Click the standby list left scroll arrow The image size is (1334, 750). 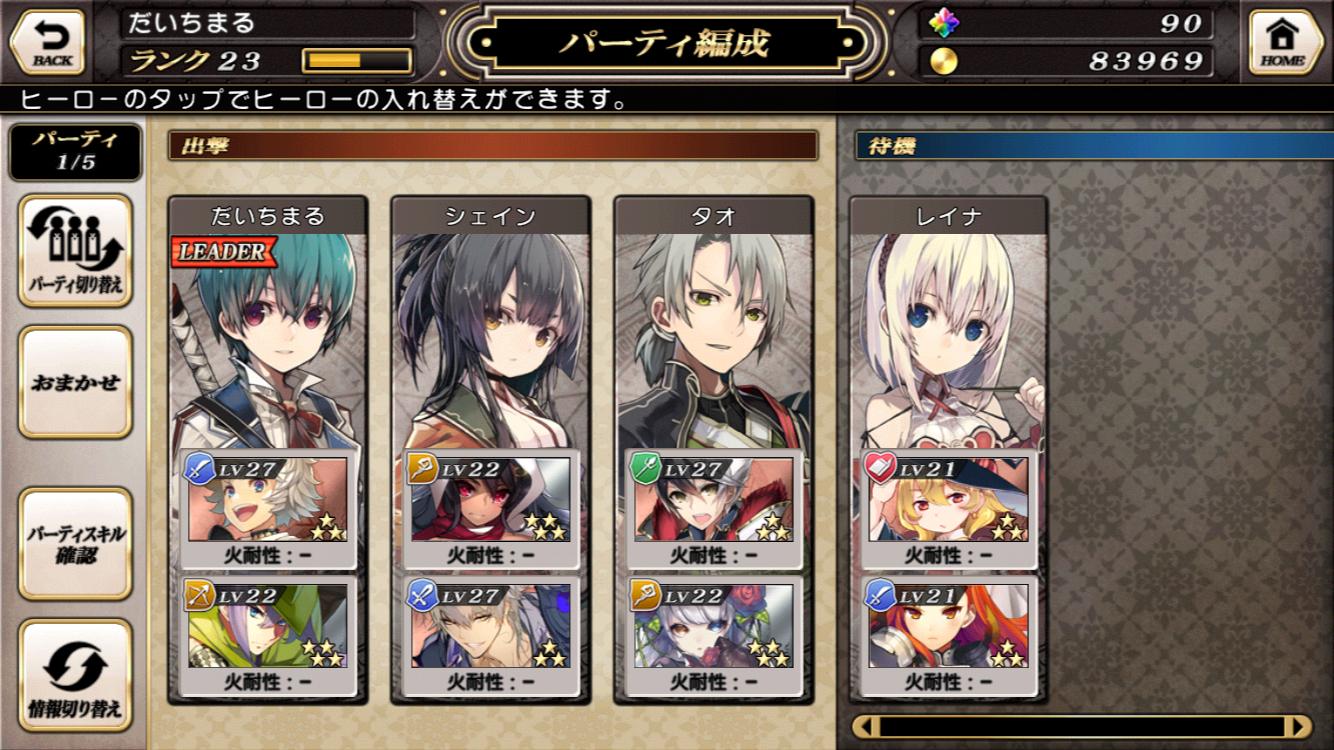[868, 726]
